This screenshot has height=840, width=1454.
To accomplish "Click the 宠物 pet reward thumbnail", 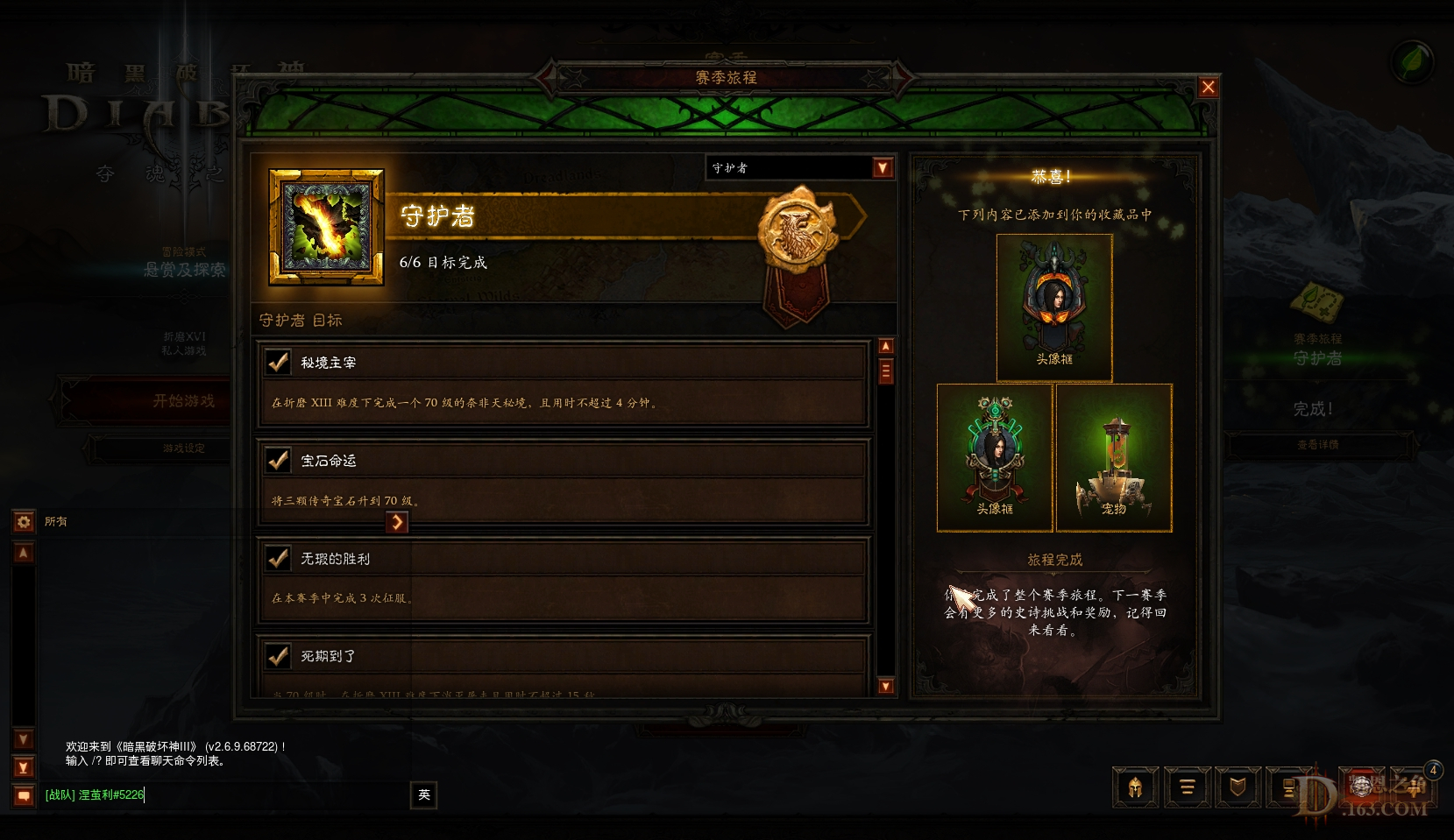I will coord(1113,455).
